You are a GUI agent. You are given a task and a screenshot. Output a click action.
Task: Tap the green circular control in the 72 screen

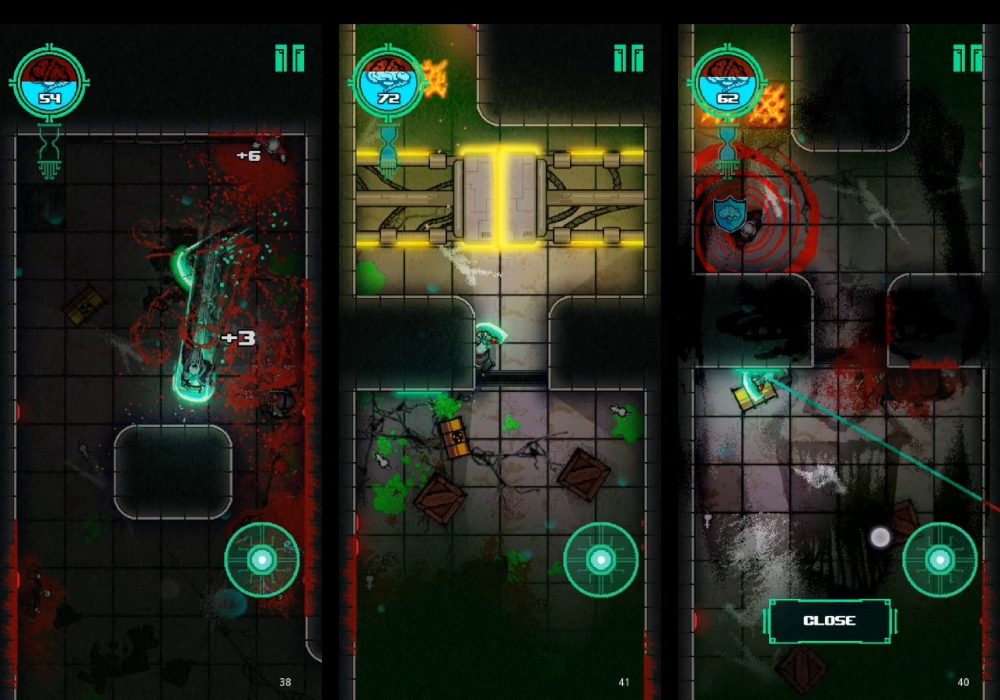click(601, 560)
